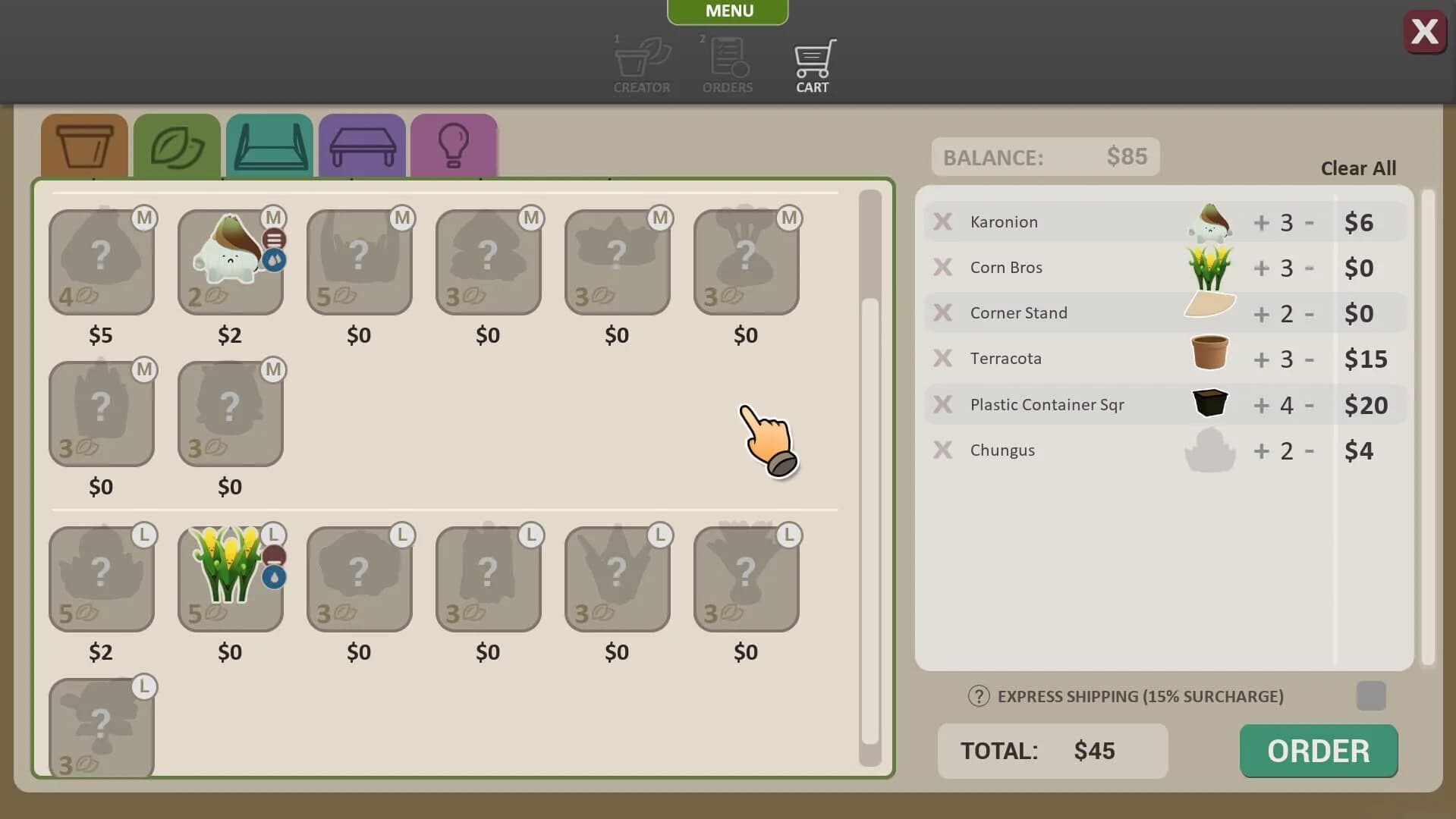Click the X to remove Corner Stand

click(942, 312)
